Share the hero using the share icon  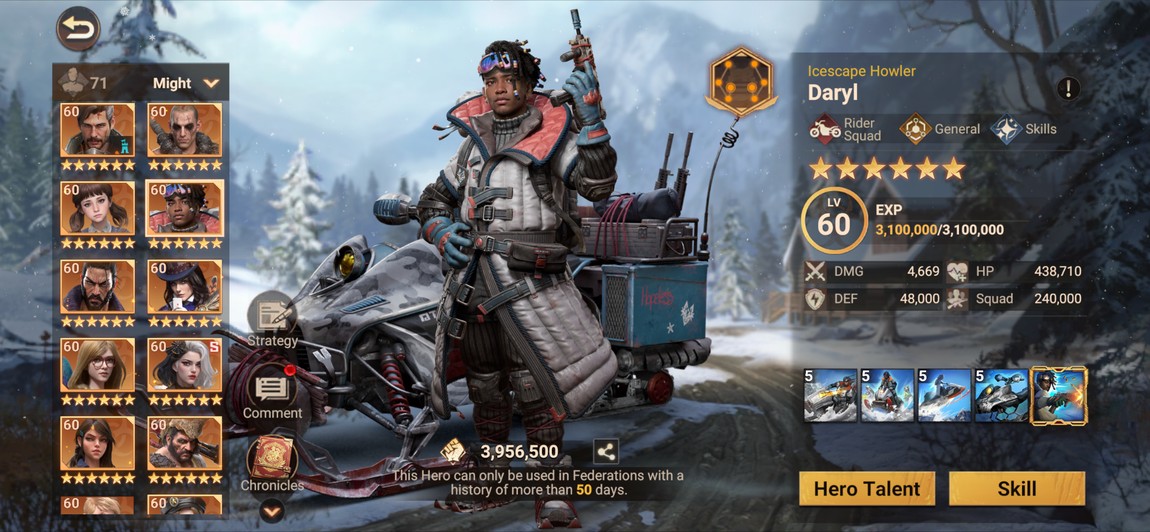click(x=605, y=451)
